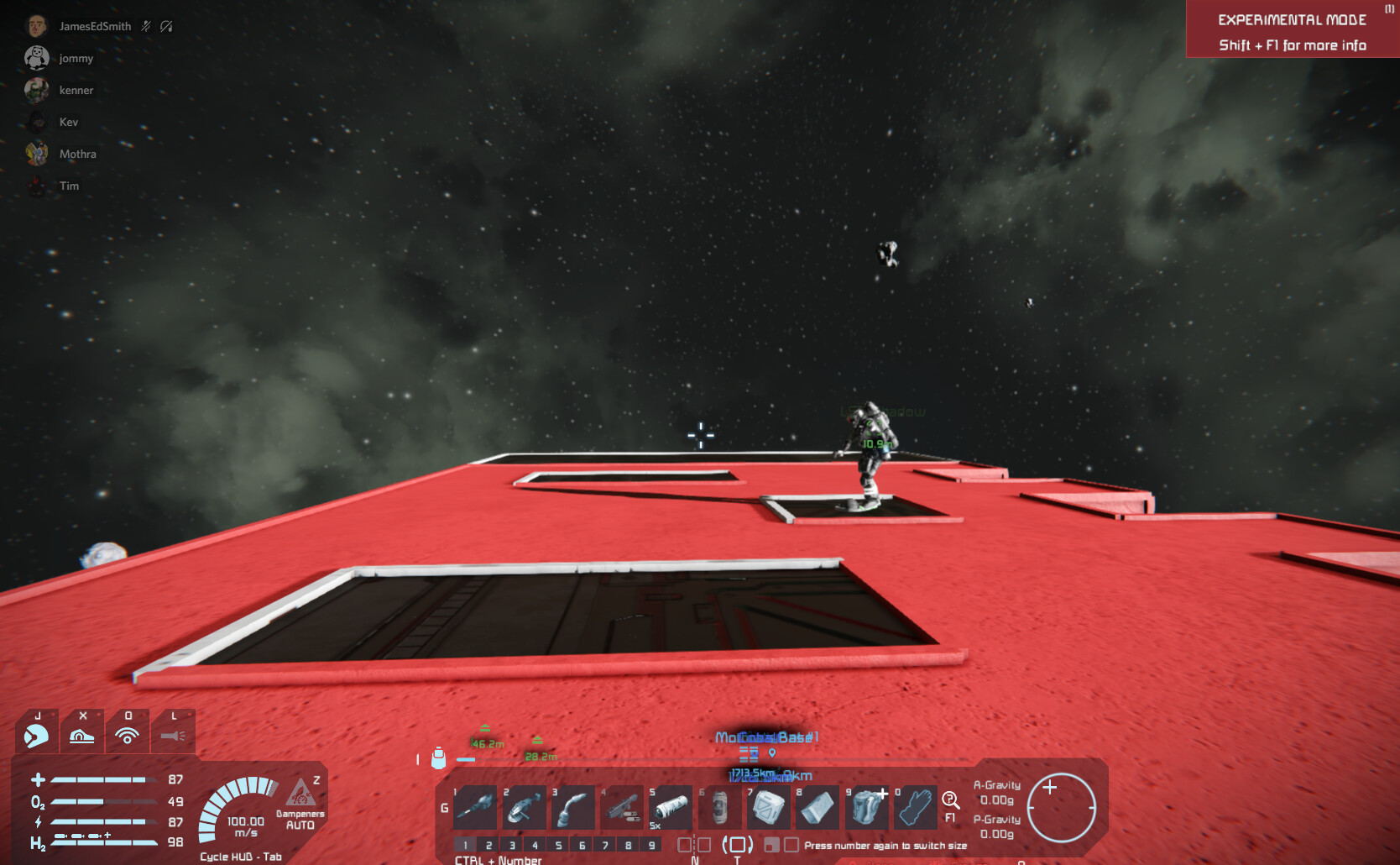Select the dimmed canister in toolbar slot 6

[719, 808]
